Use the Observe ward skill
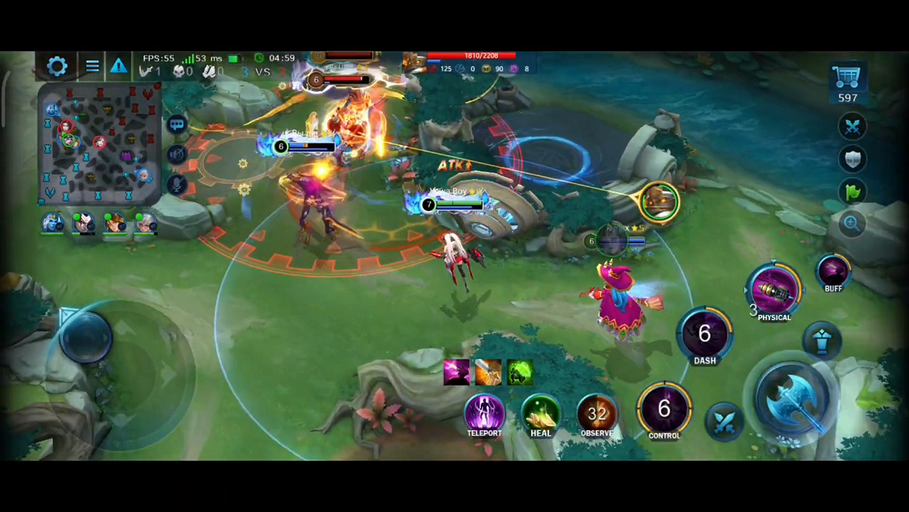909x512 pixels. [597, 412]
